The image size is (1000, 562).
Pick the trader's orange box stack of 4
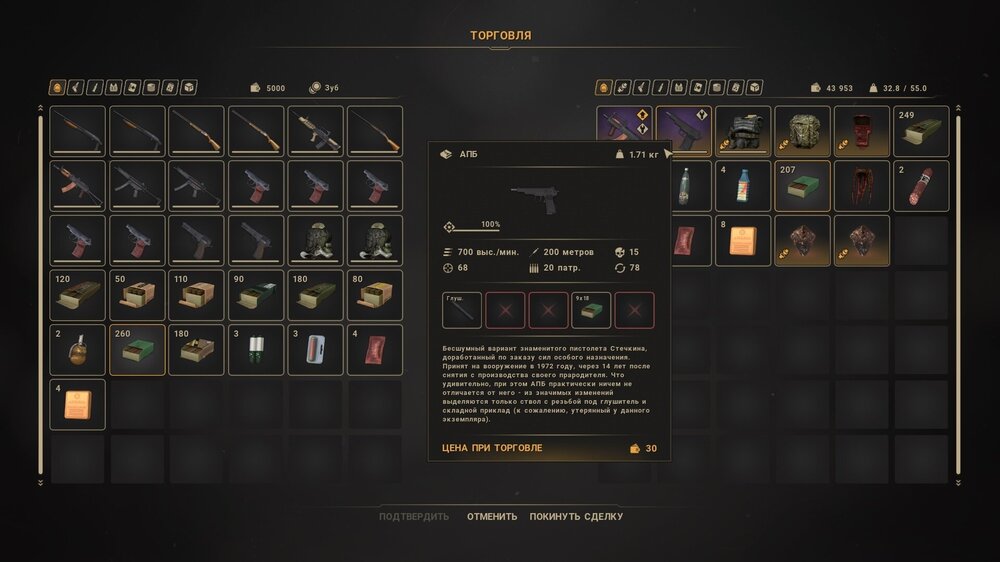pyautogui.click(x=77, y=404)
